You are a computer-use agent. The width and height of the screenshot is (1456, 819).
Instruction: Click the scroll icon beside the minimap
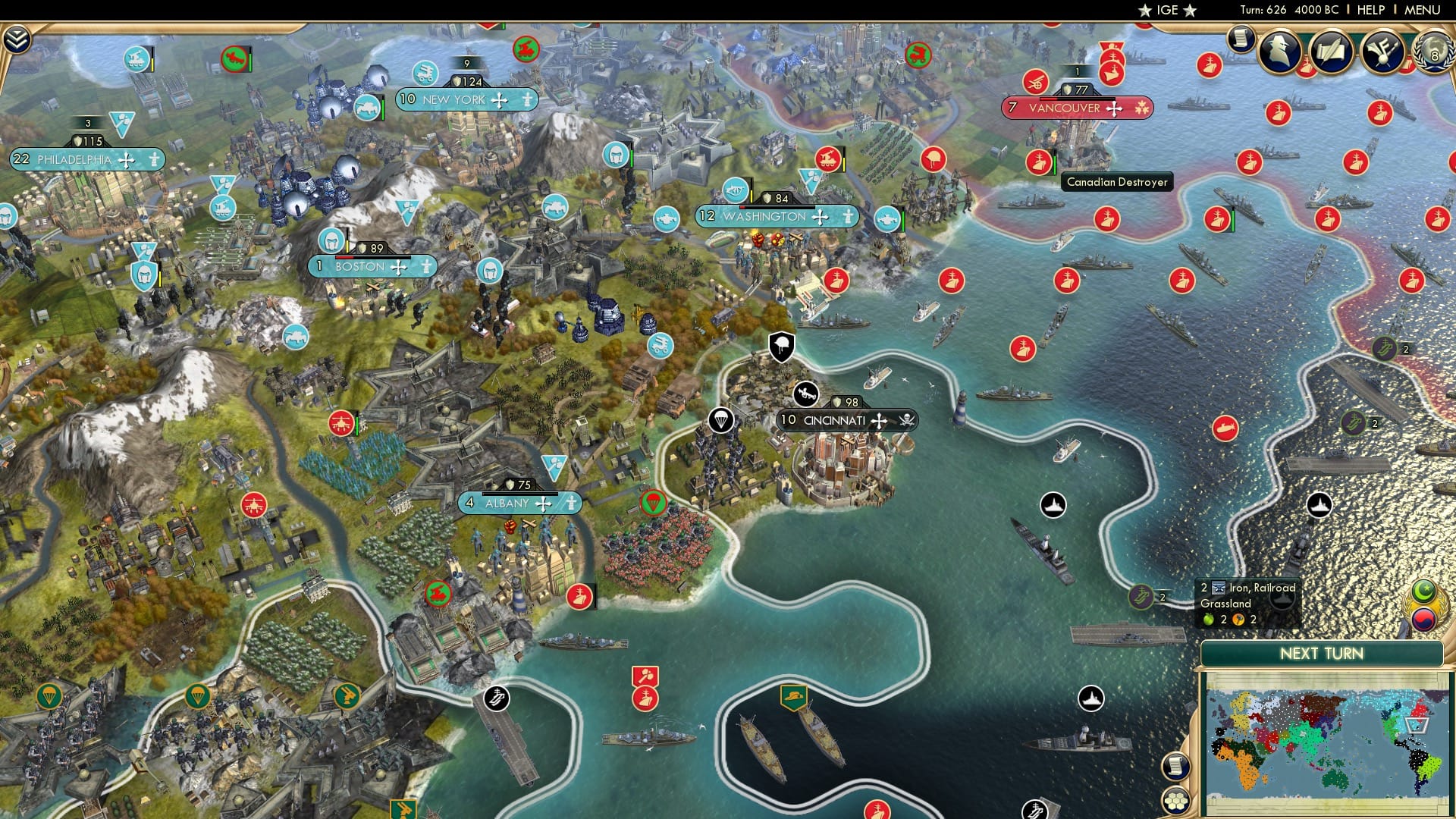1175,767
